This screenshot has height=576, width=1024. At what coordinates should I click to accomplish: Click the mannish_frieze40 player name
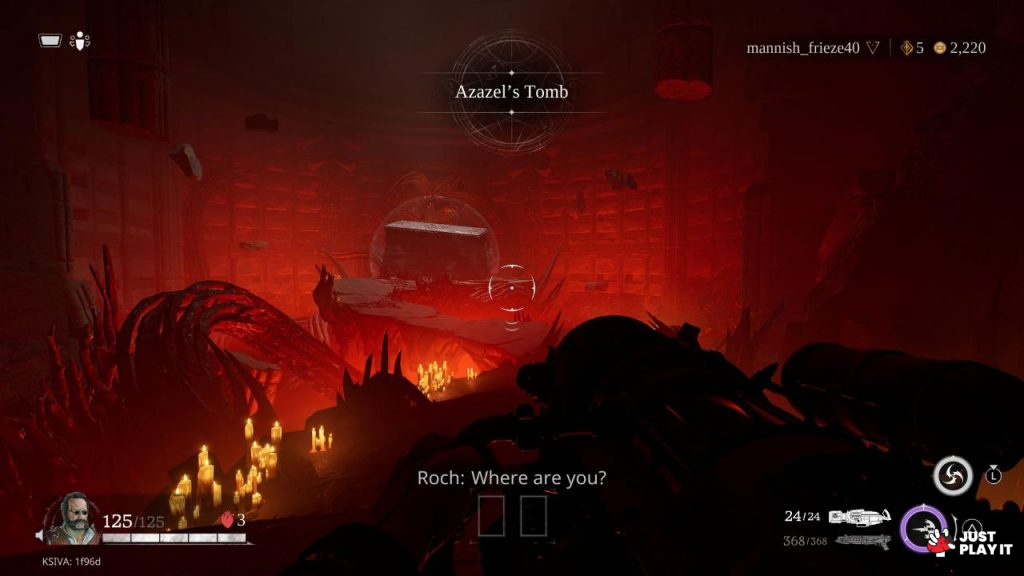point(803,47)
